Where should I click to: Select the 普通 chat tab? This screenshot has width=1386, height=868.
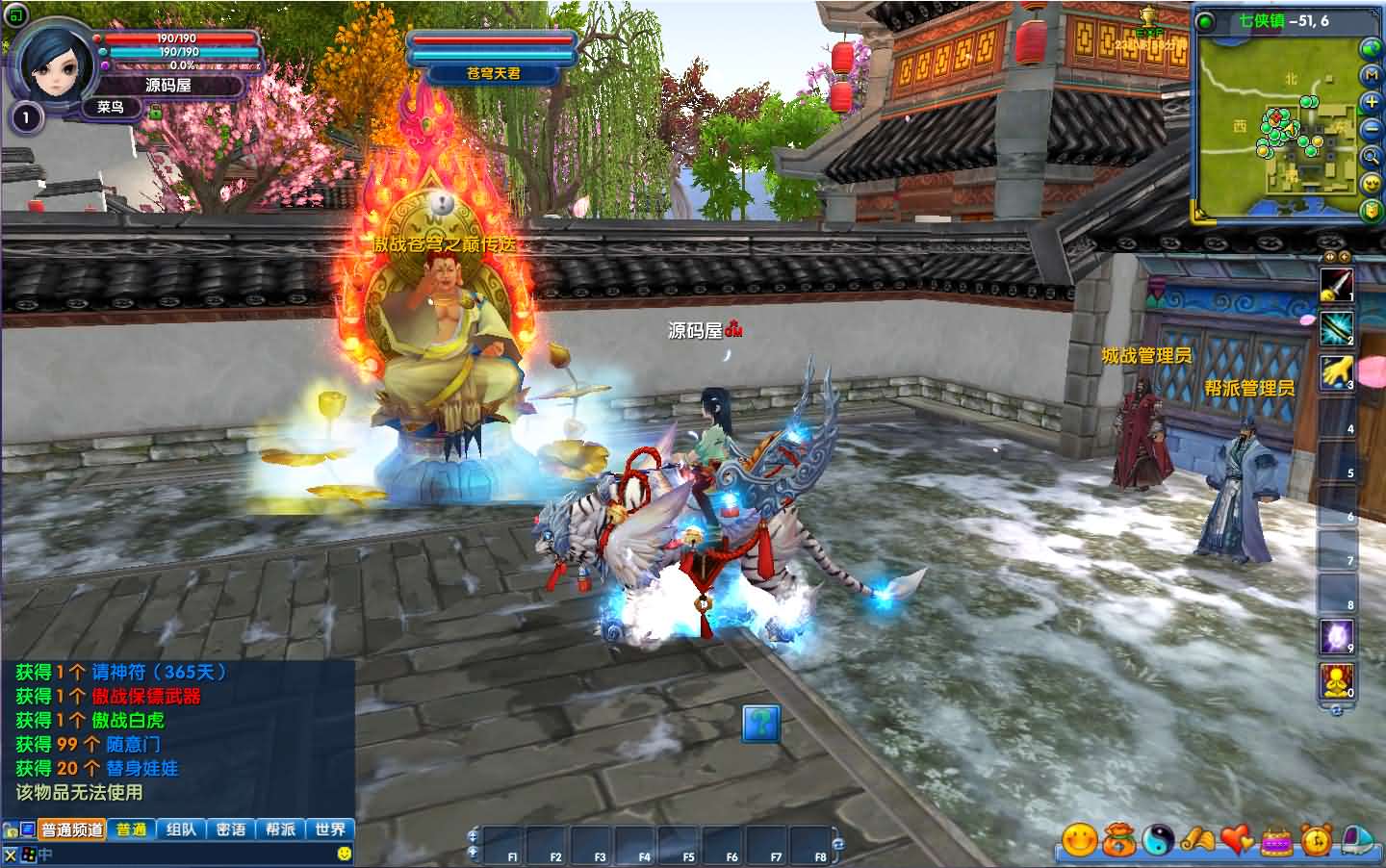[x=132, y=830]
